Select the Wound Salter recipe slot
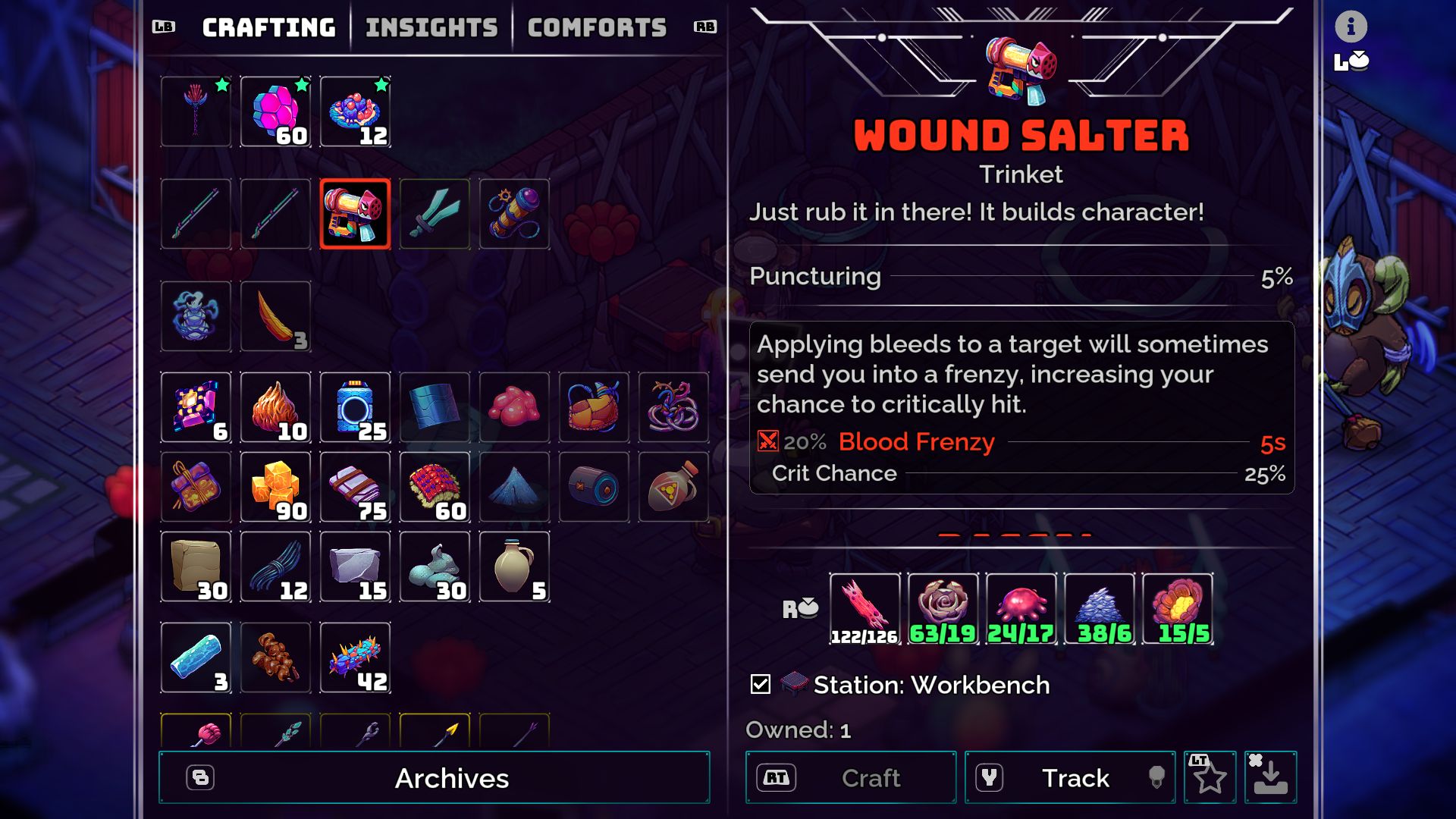The image size is (1456, 819). (x=355, y=214)
